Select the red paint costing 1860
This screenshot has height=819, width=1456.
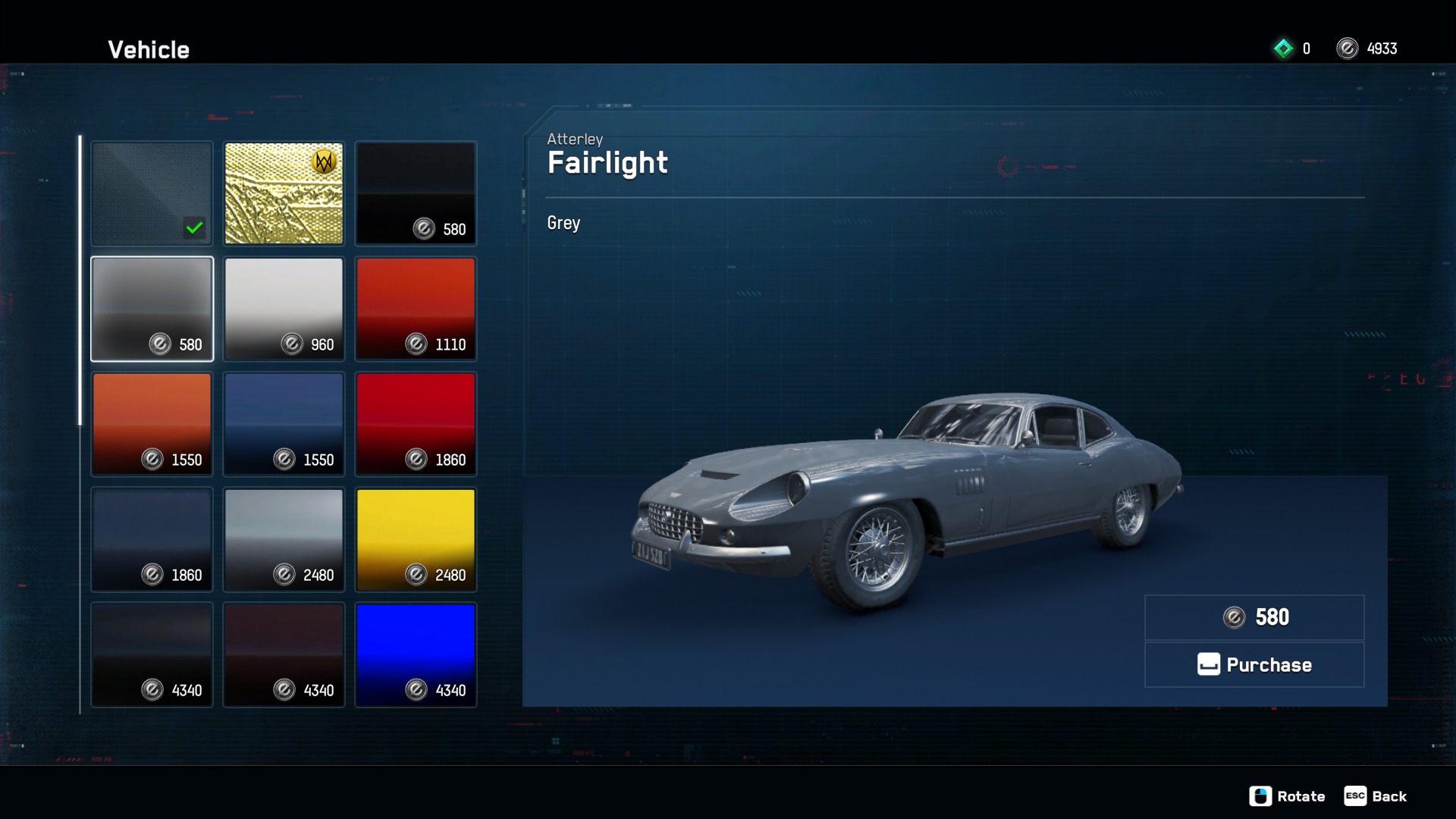click(416, 424)
